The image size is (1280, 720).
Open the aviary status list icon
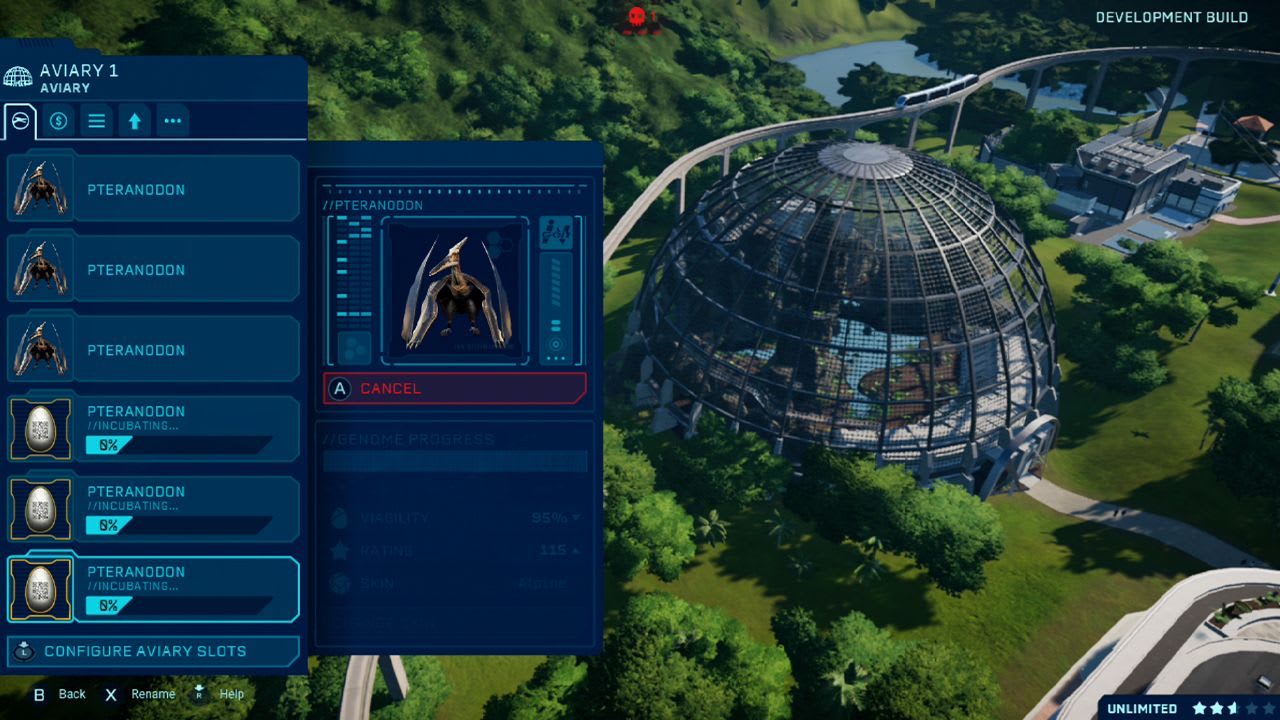tap(97, 120)
